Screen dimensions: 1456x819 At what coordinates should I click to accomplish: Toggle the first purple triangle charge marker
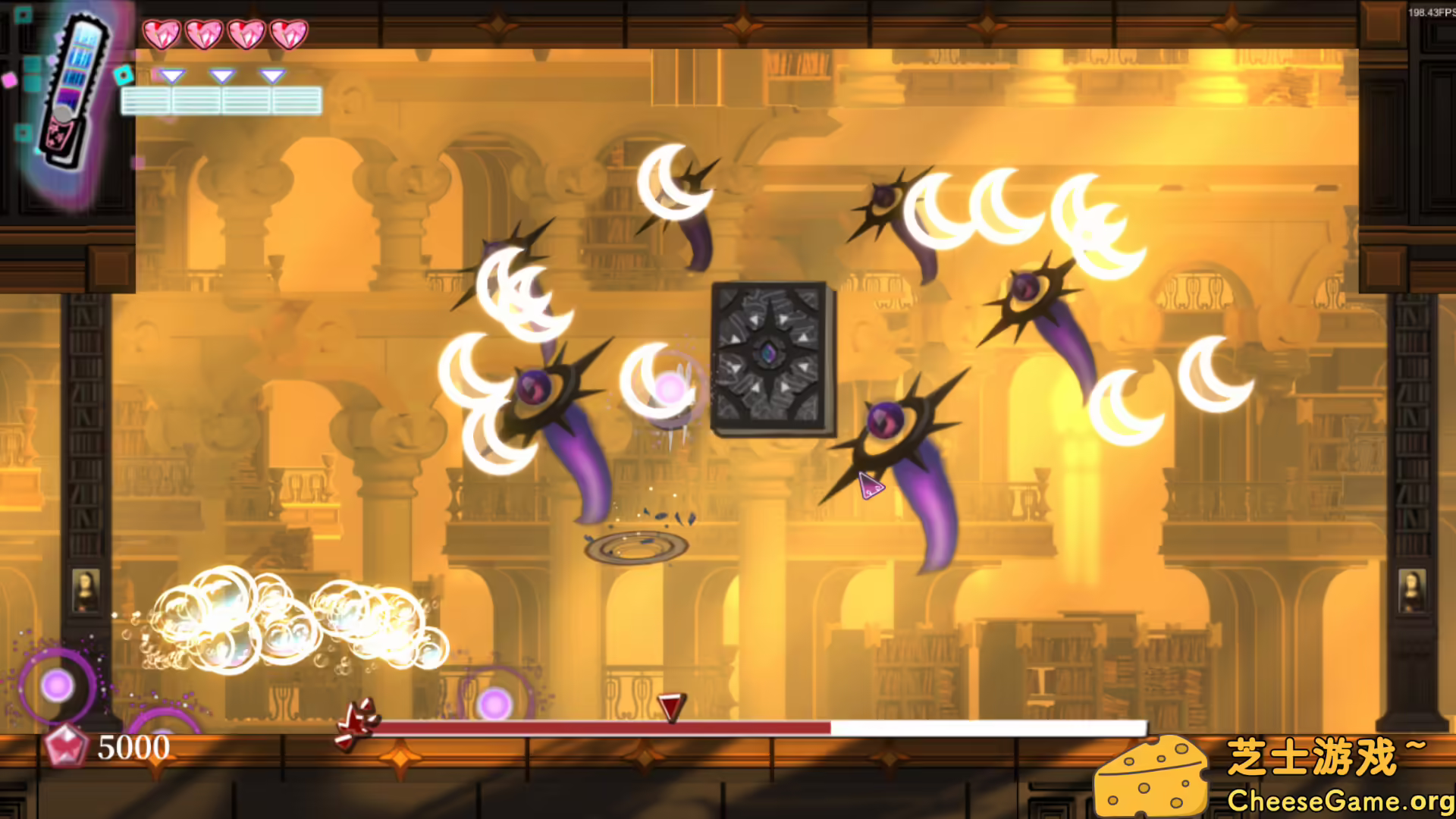[x=174, y=76]
